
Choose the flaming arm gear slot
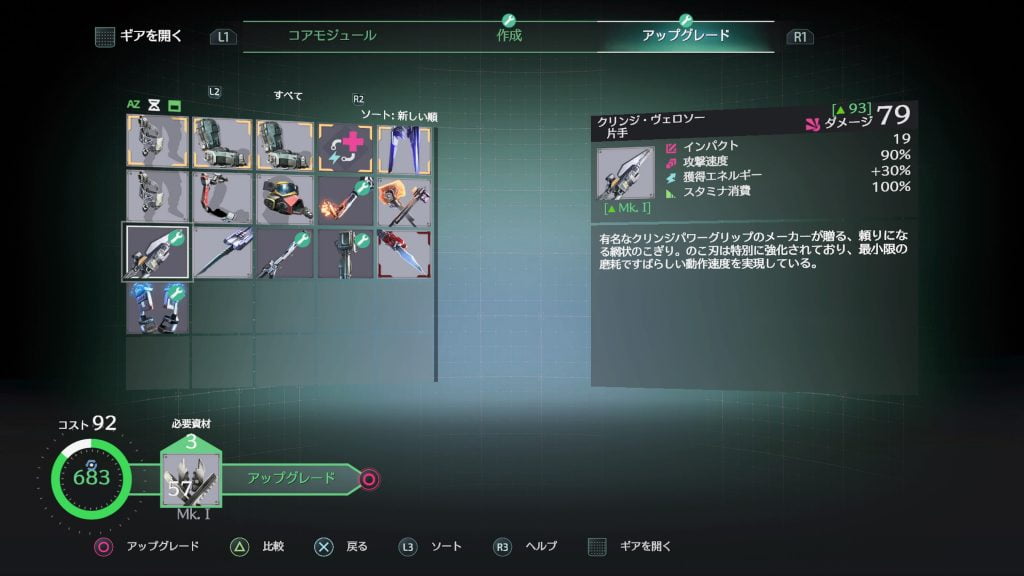point(345,198)
